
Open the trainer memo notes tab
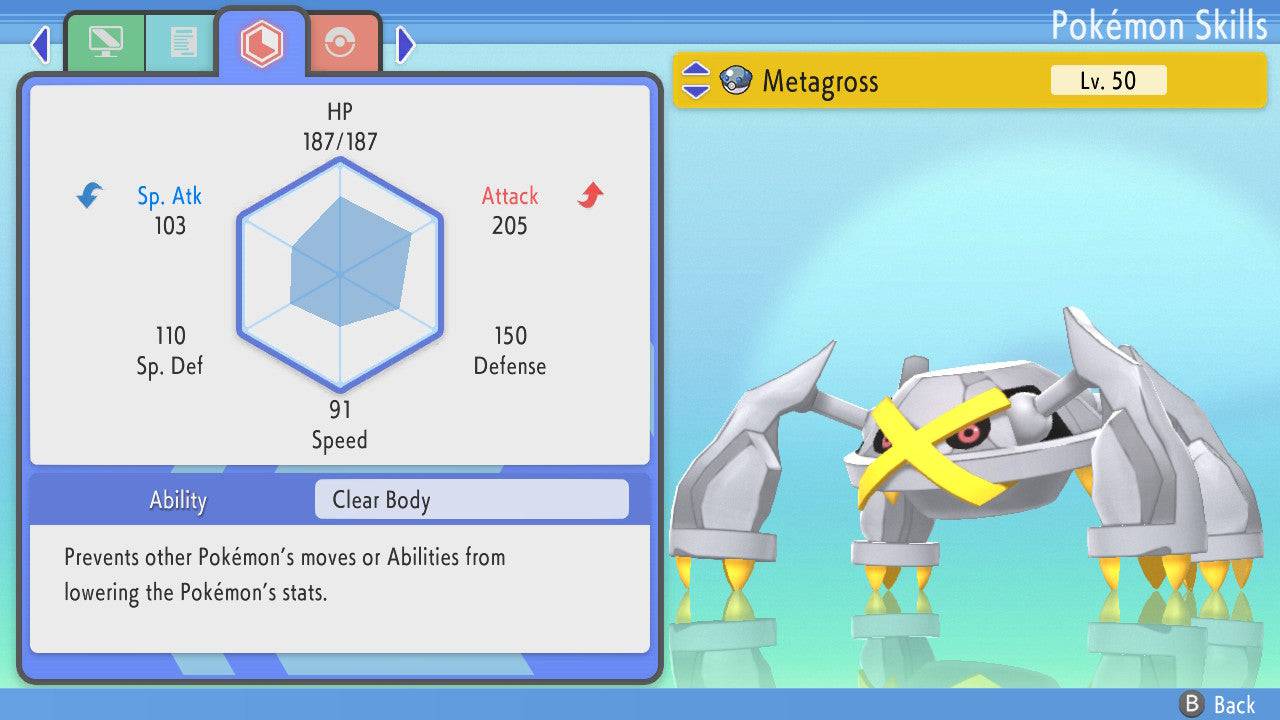coord(182,42)
